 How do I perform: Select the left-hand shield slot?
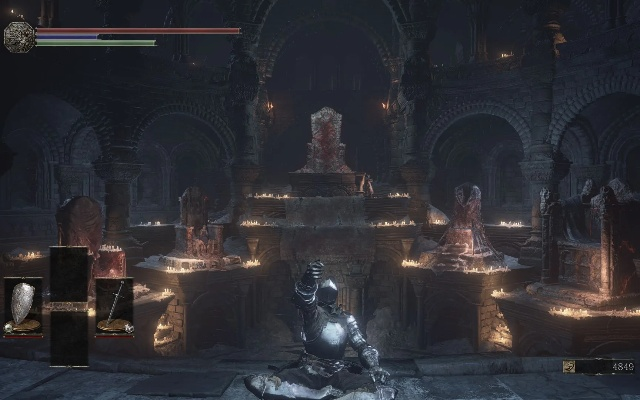(22, 305)
